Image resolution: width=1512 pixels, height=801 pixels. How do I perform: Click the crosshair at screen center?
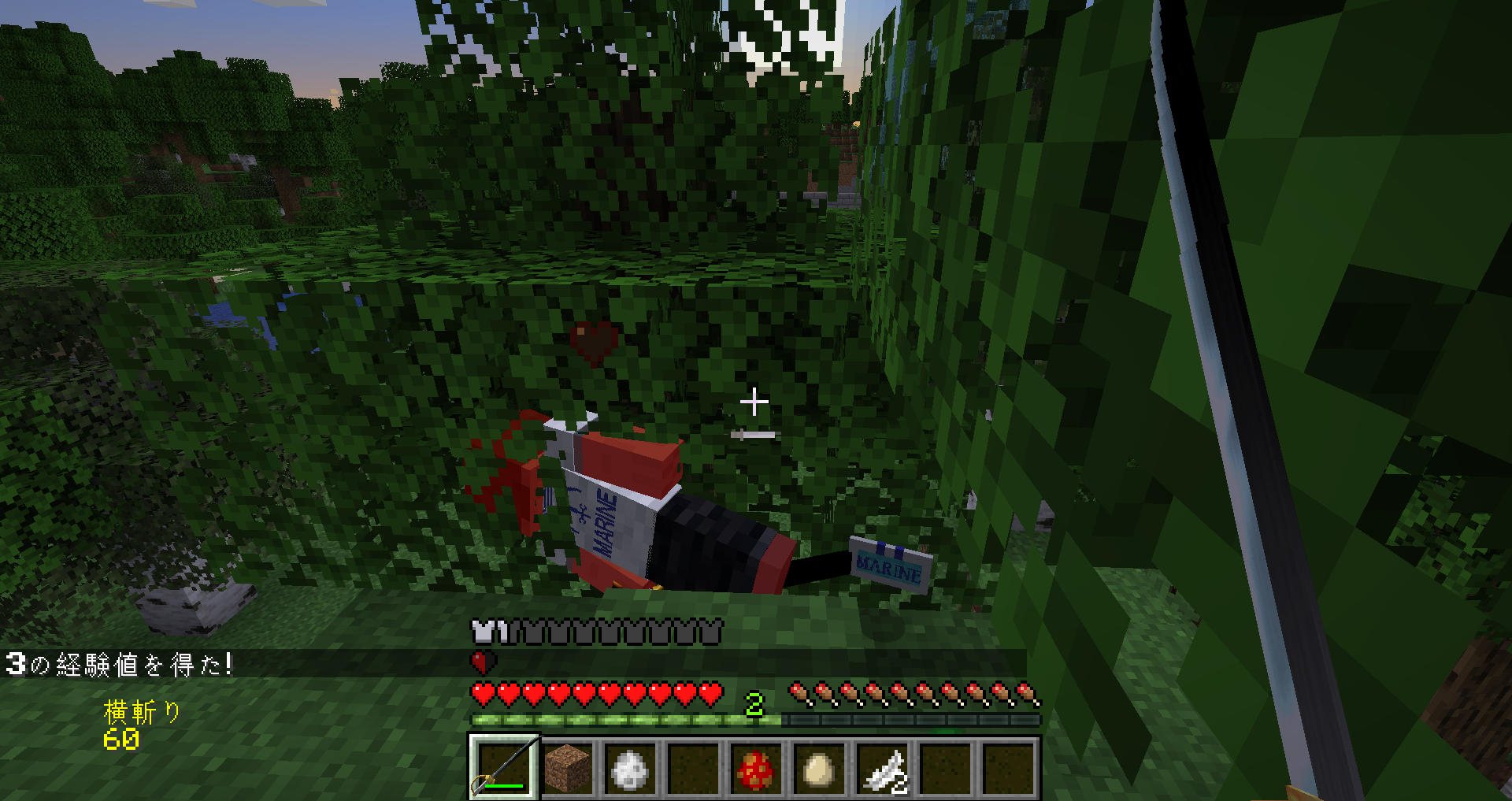coord(755,402)
